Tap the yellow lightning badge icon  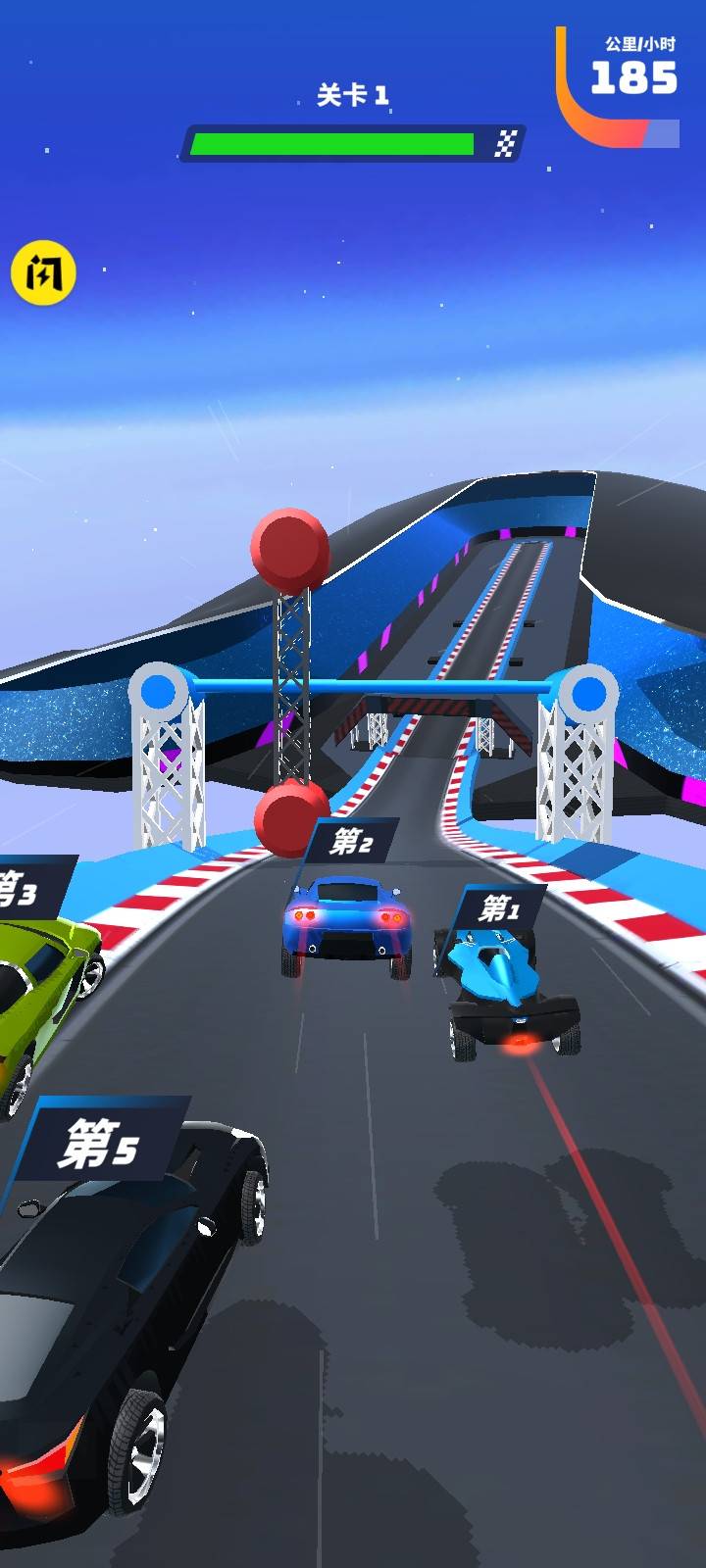coord(43,272)
